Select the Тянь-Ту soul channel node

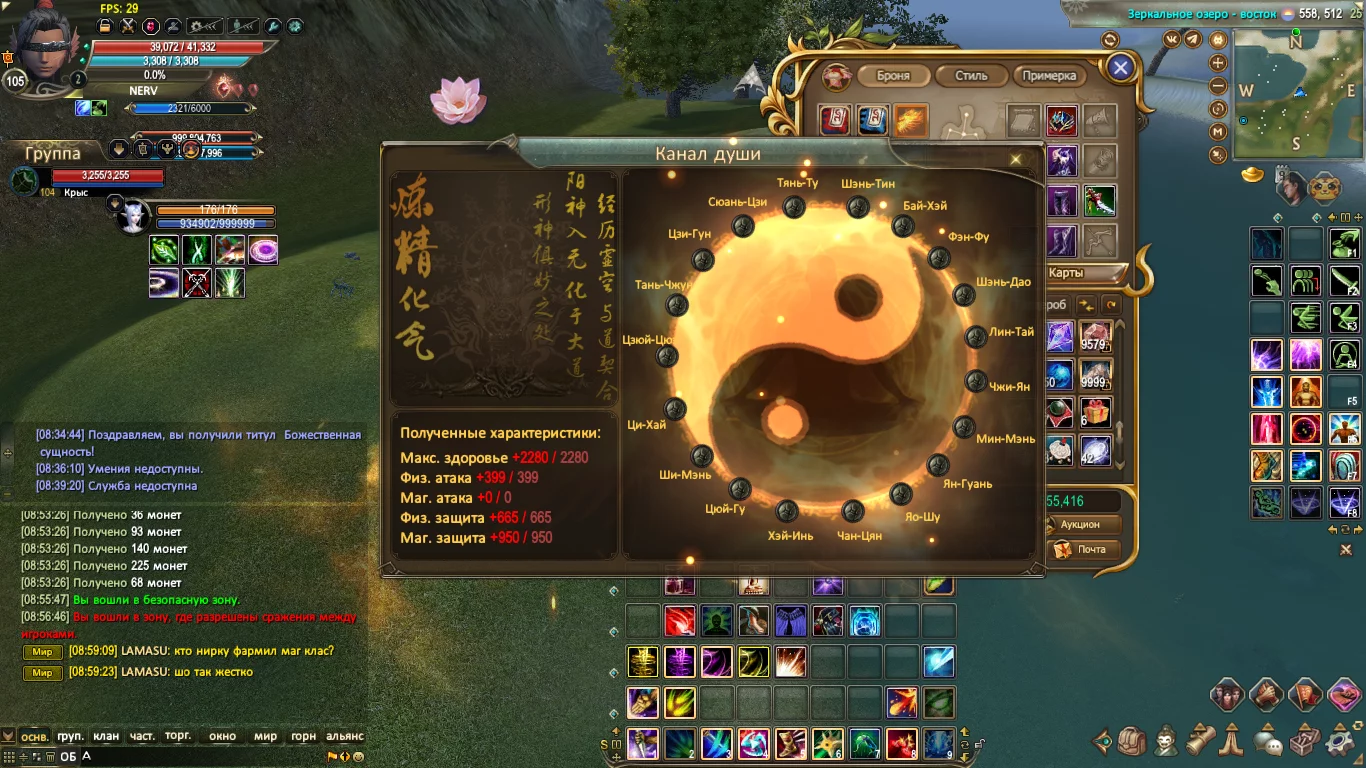pyautogui.click(x=794, y=207)
